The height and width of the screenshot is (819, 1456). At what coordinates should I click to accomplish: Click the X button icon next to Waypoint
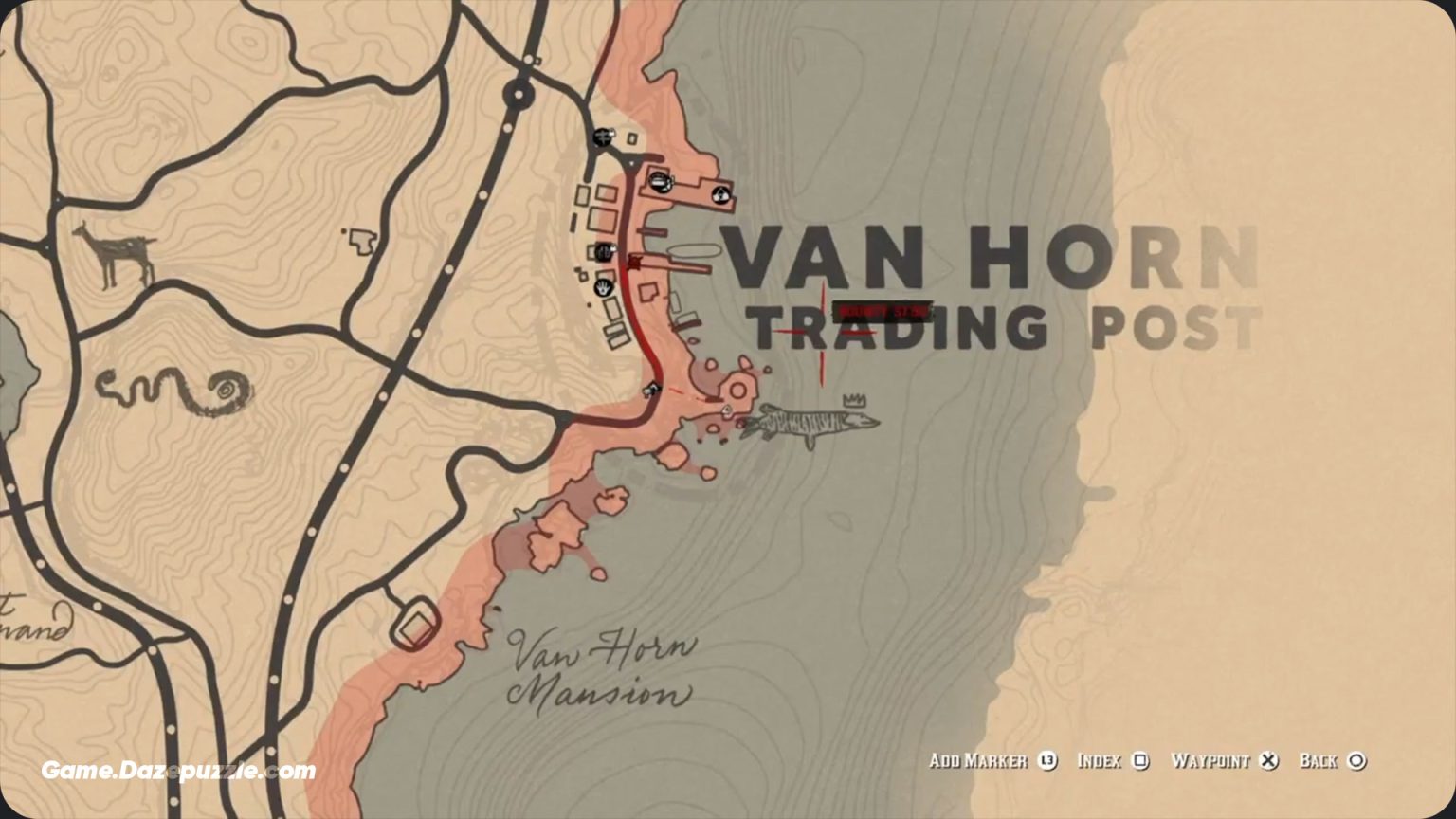pyautogui.click(x=1266, y=761)
